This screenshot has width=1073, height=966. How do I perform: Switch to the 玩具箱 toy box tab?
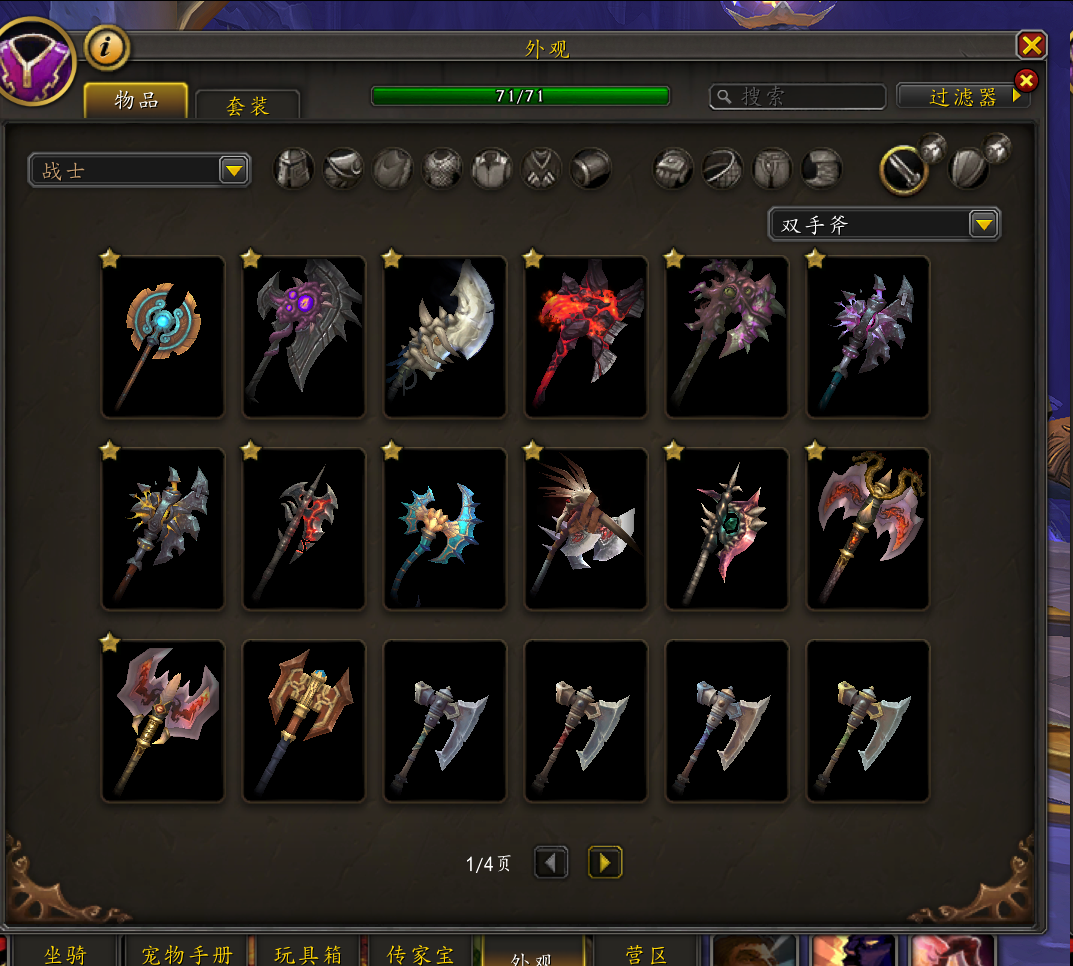[x=308, y=954]
